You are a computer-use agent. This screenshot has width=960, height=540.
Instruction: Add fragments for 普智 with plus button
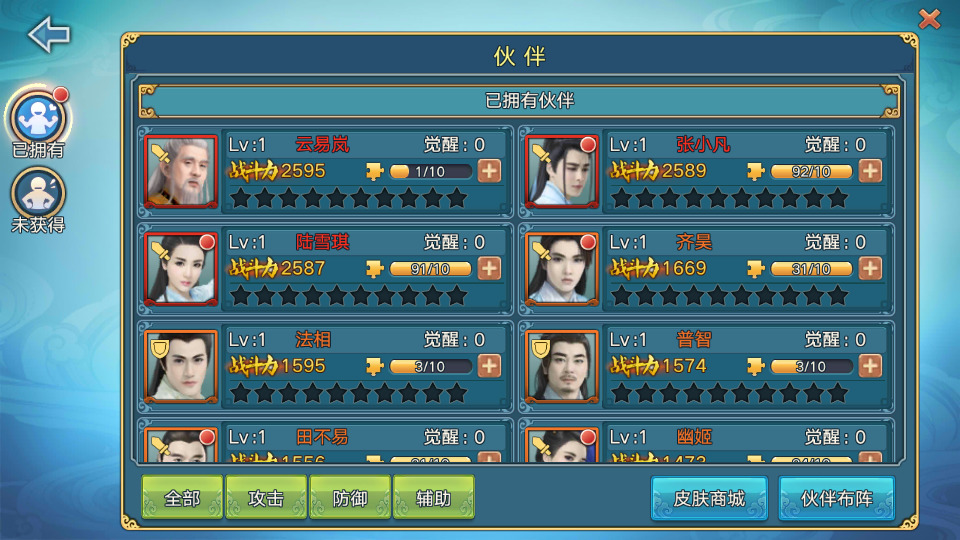pos(870,366)
